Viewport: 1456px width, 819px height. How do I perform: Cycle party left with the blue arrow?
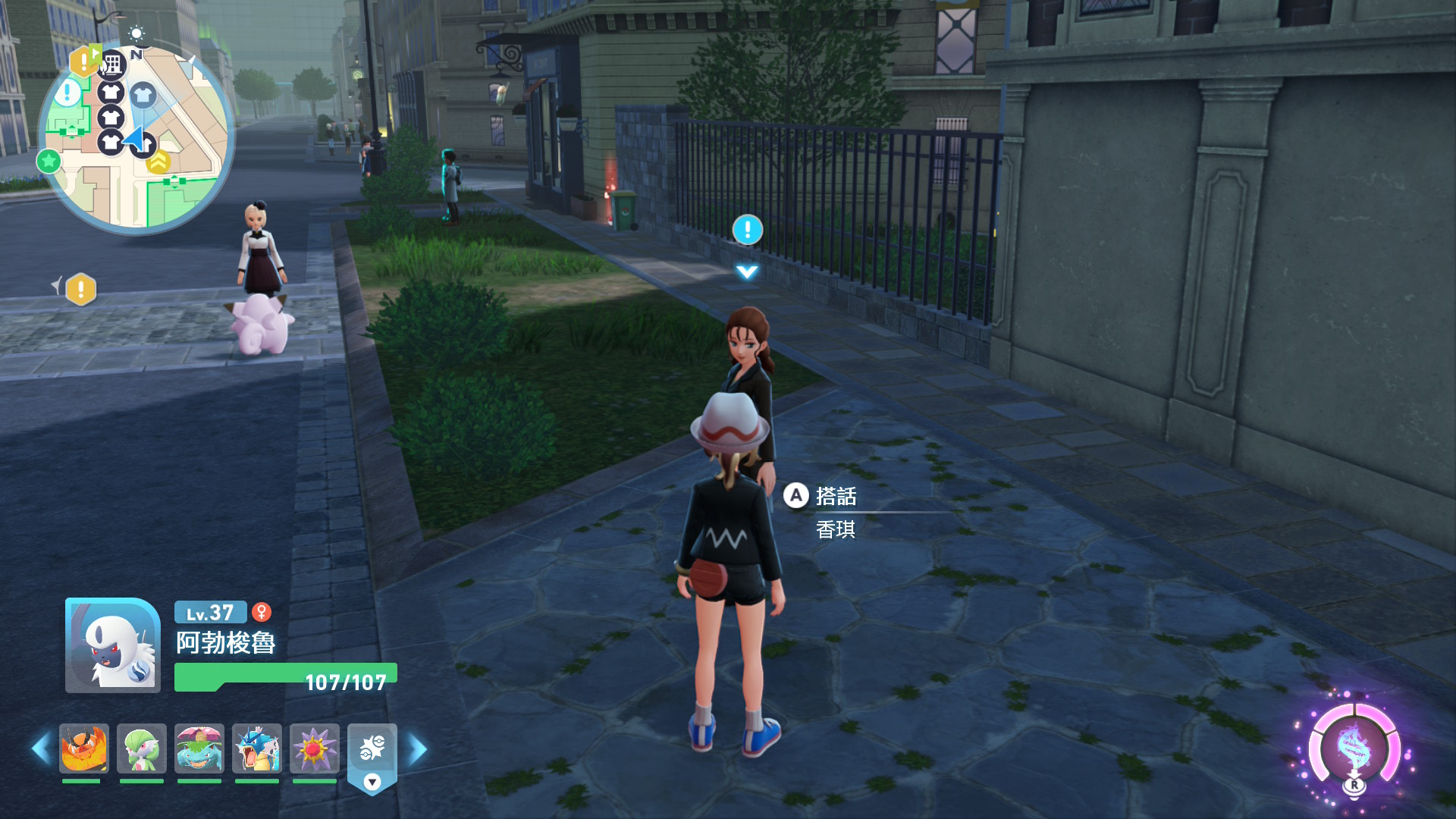(x=41, y=749)
